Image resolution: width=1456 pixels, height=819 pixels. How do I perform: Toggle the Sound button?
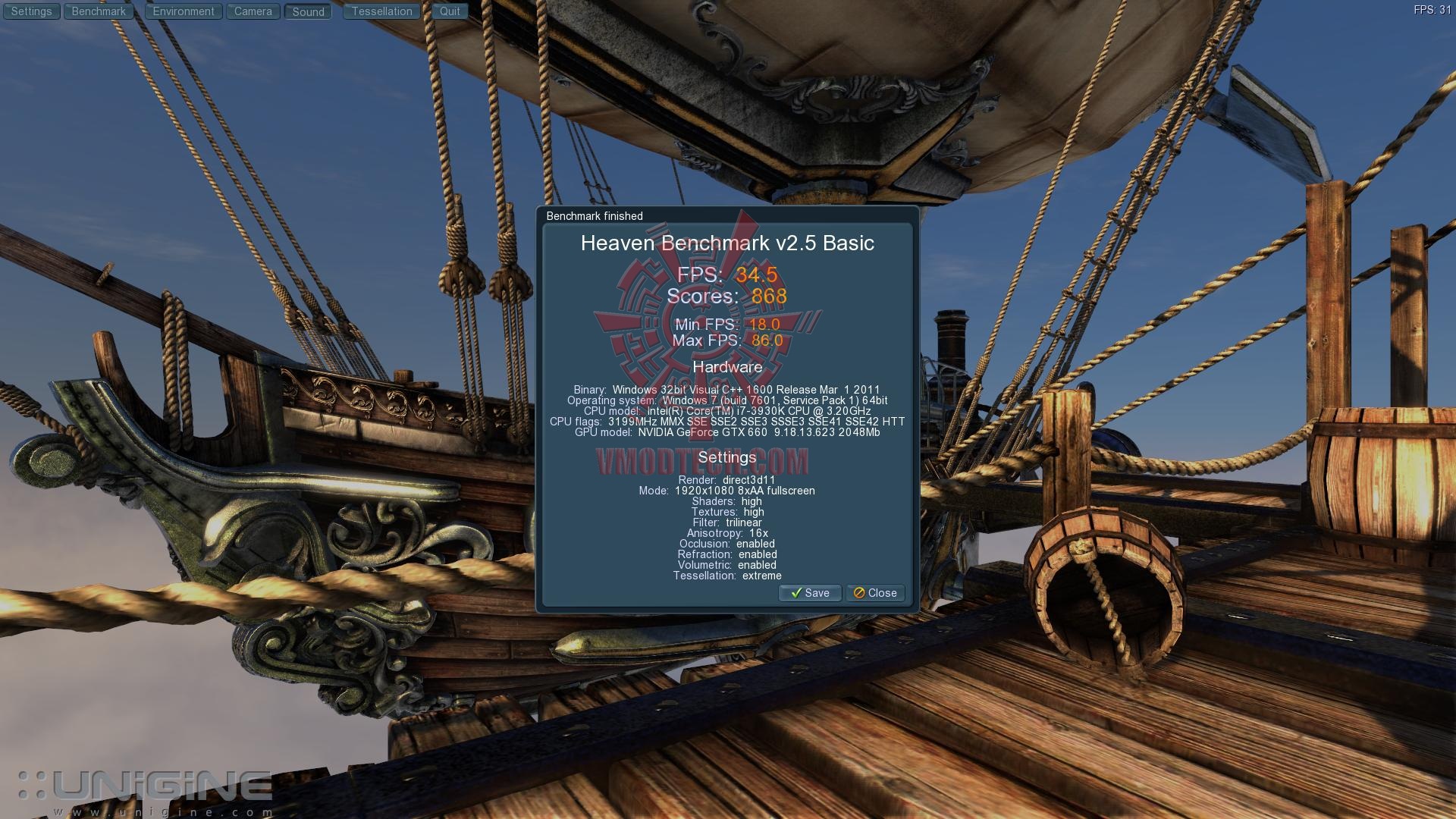click(308, 11)
